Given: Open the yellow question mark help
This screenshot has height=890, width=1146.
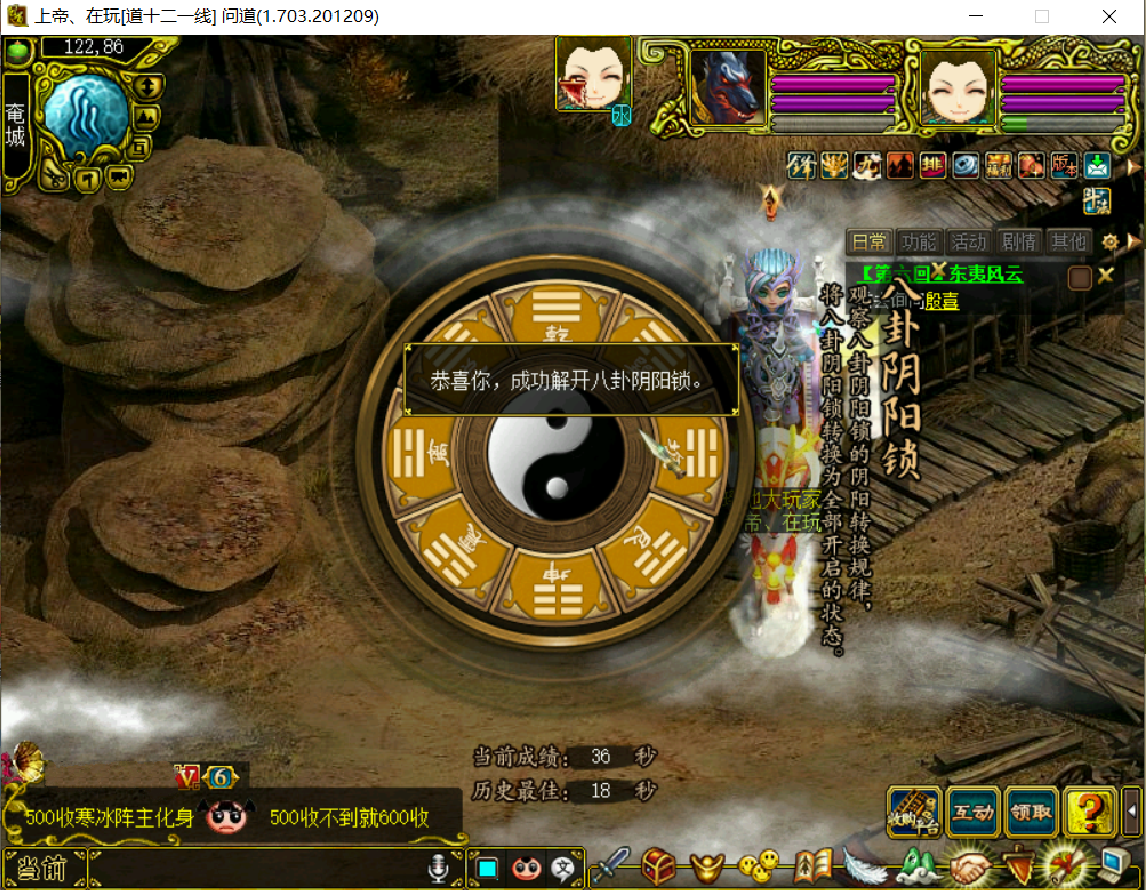Looking at the screenshot, I should coord(1089,813).
